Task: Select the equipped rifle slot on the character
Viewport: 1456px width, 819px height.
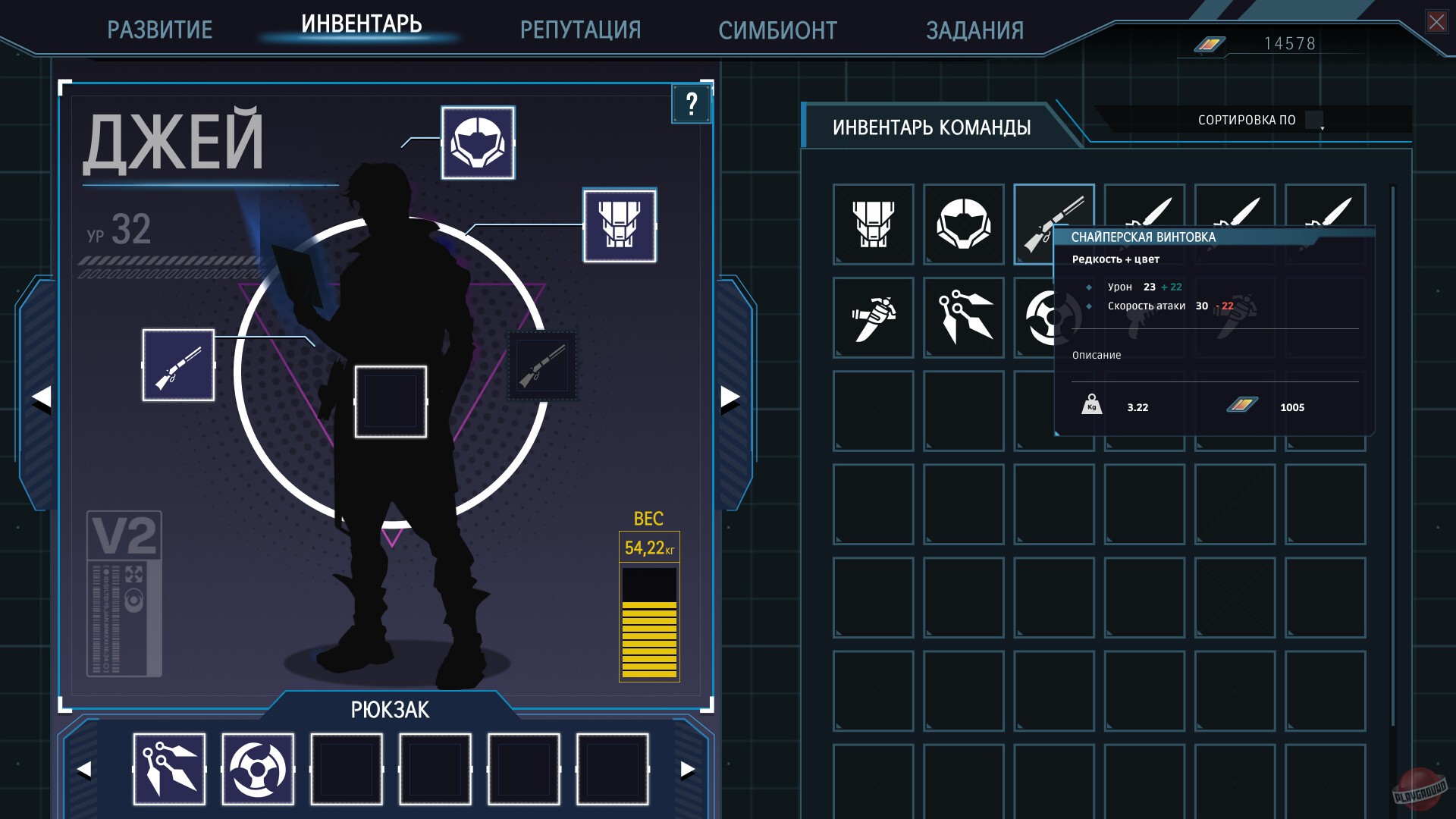Action: (178, 366)
